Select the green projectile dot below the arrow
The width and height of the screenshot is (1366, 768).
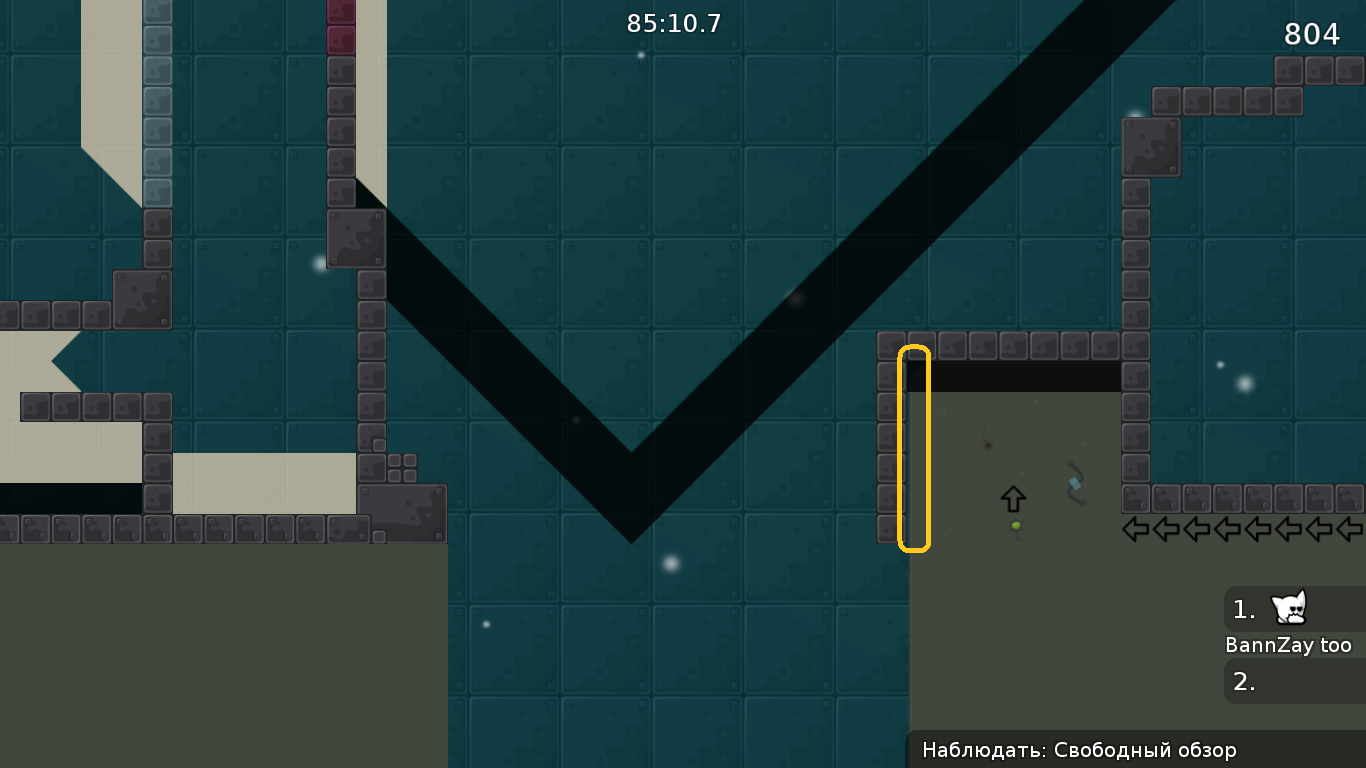point(1014,524)
